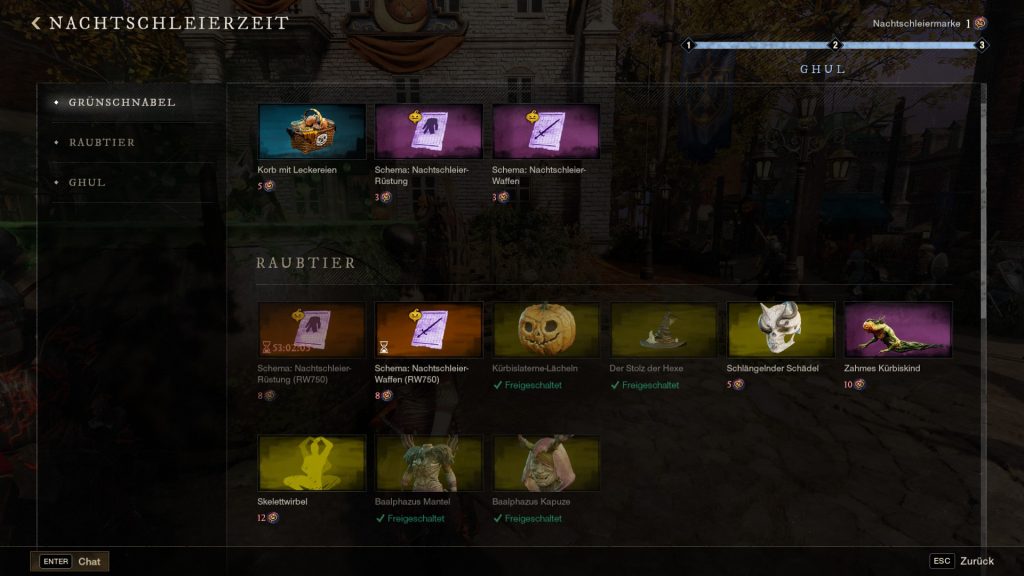Click rank marker 2 on progress track
This screenshot has width=1024, height=576.
pos(834,45)
